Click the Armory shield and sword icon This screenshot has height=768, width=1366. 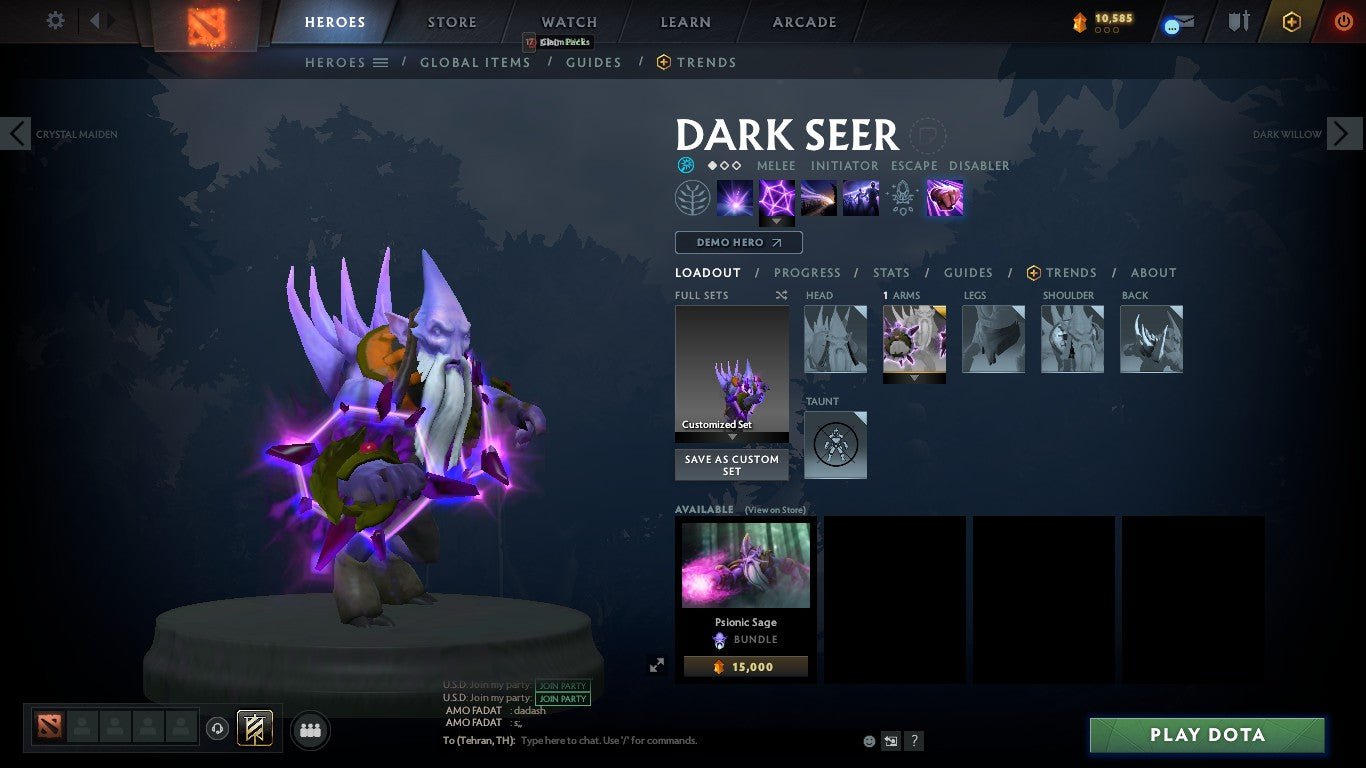coord(1239,21)
